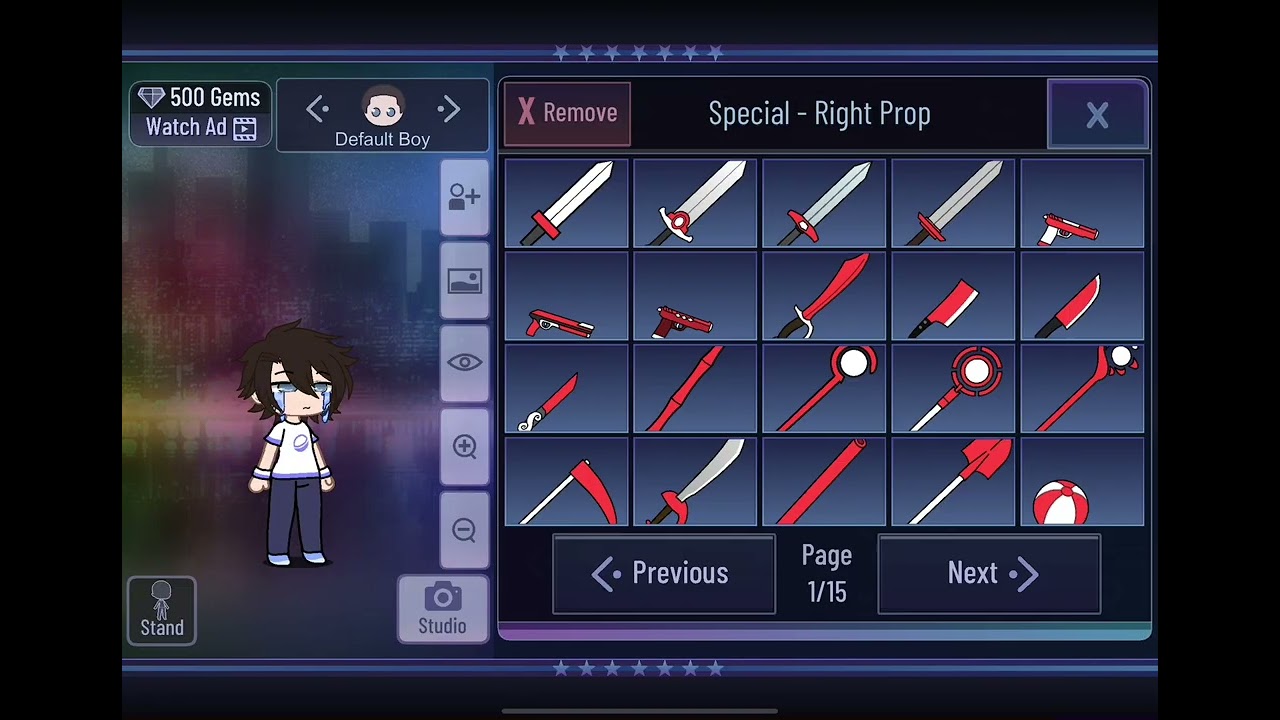
Task: Zoom out from the character
Action: click(464, 530)
